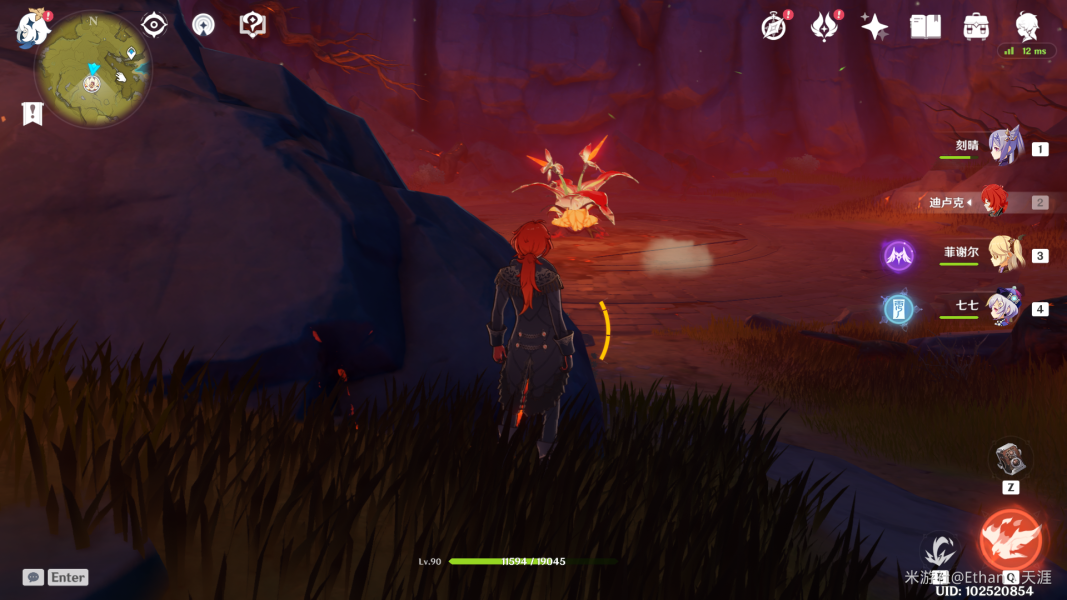The image size is (1067, 600).
Task: Switch to party member 刻晴
Action: point(1004,148)
